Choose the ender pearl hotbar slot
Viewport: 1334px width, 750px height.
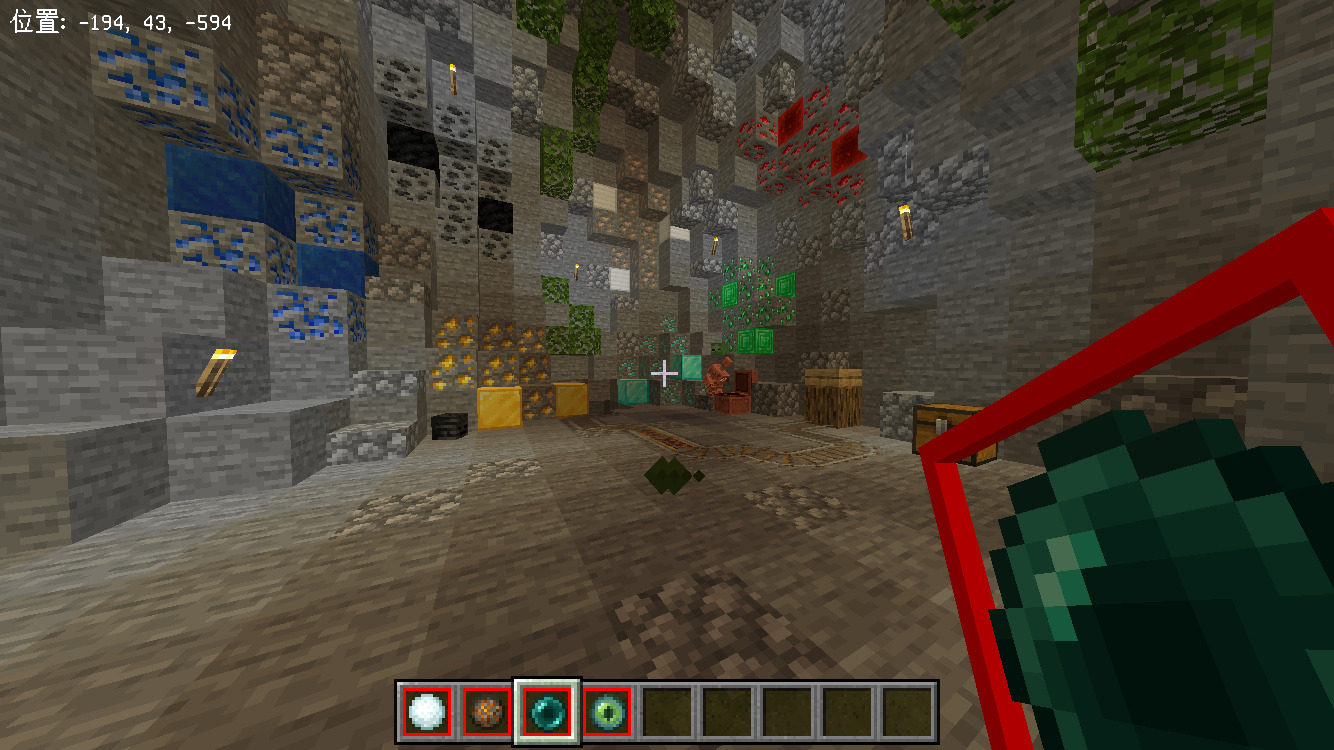[x=547, y=712]
